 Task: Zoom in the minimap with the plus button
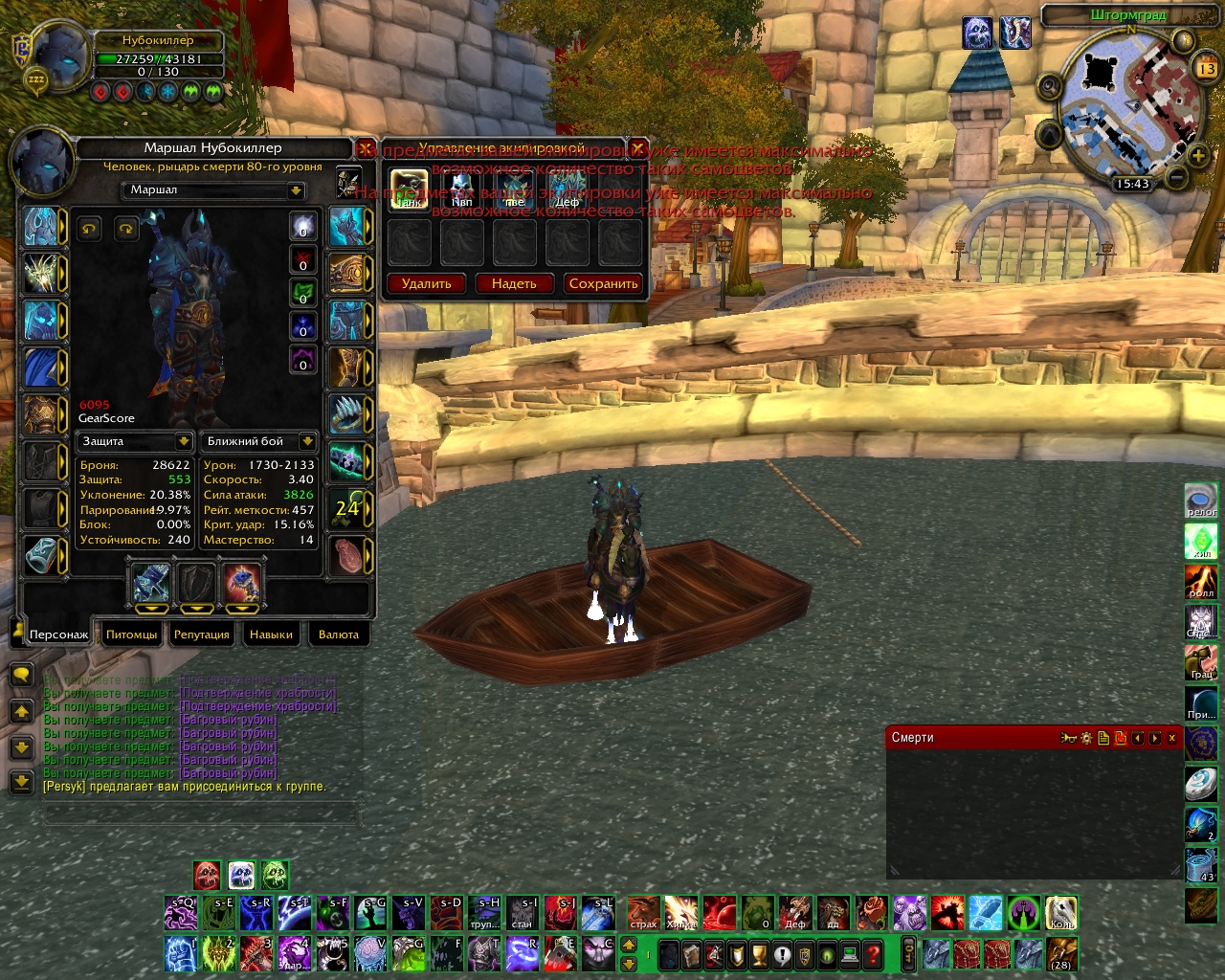tap(1198, 154)
